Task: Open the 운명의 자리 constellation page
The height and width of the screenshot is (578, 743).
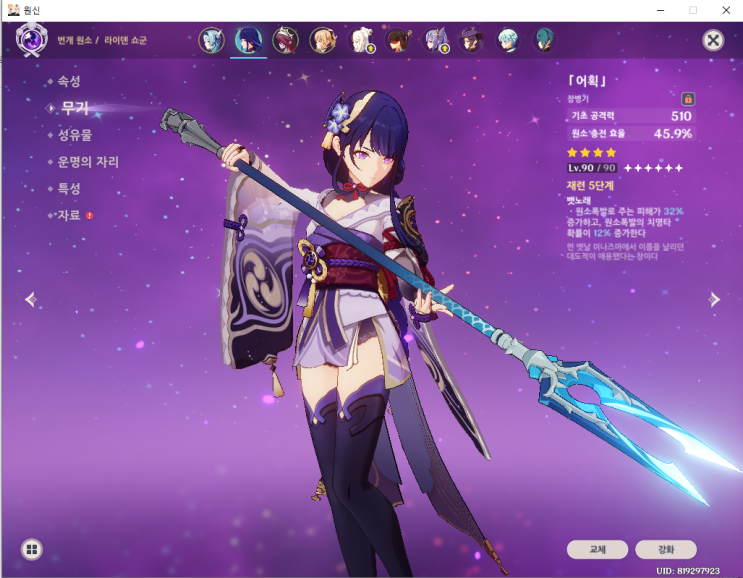Action: point(88,162)
